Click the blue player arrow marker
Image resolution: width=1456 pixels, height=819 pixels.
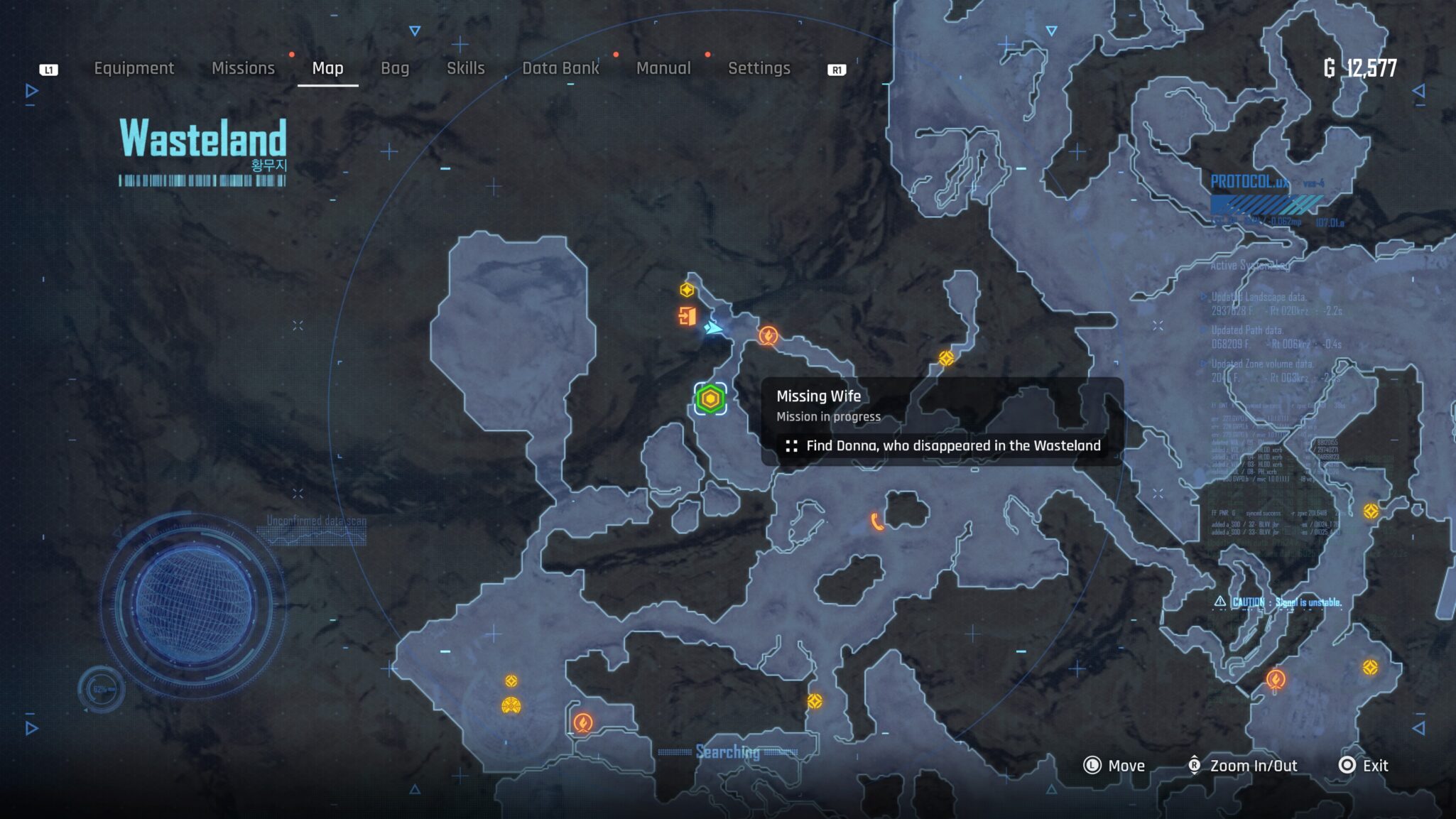(713, 327)
